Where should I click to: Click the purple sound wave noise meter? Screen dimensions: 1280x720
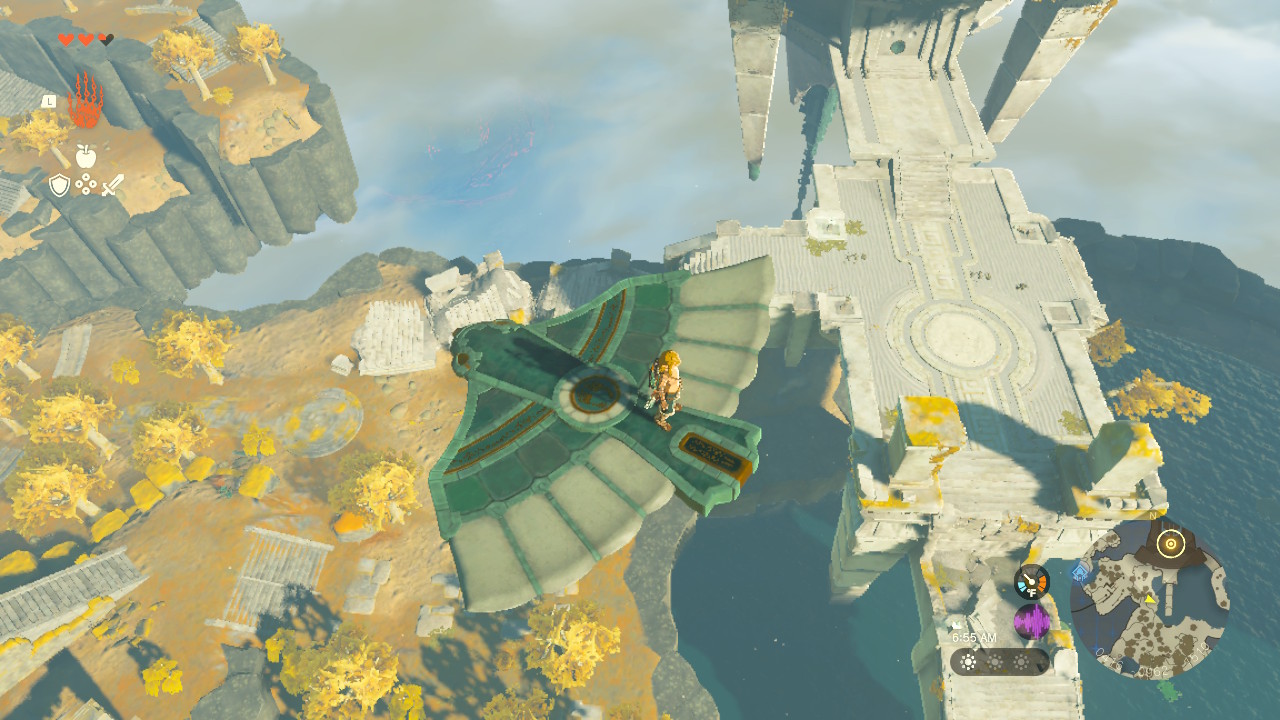point(1031,622)
